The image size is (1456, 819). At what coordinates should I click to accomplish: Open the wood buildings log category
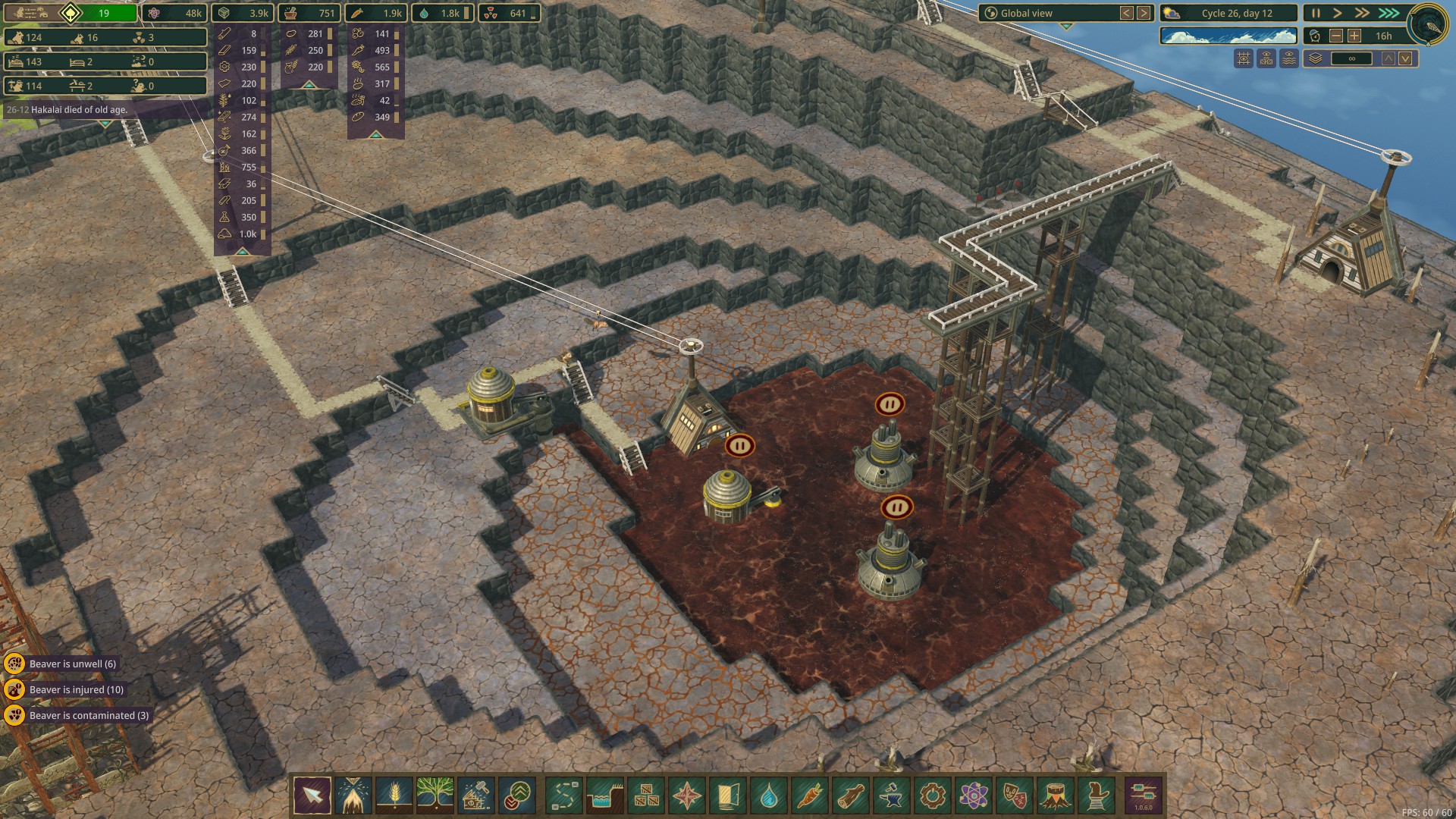(851, 795)
